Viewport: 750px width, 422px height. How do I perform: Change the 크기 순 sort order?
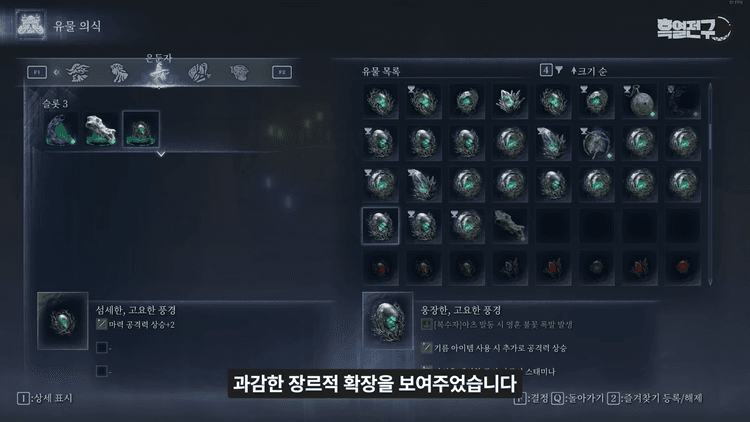[594, 70]
